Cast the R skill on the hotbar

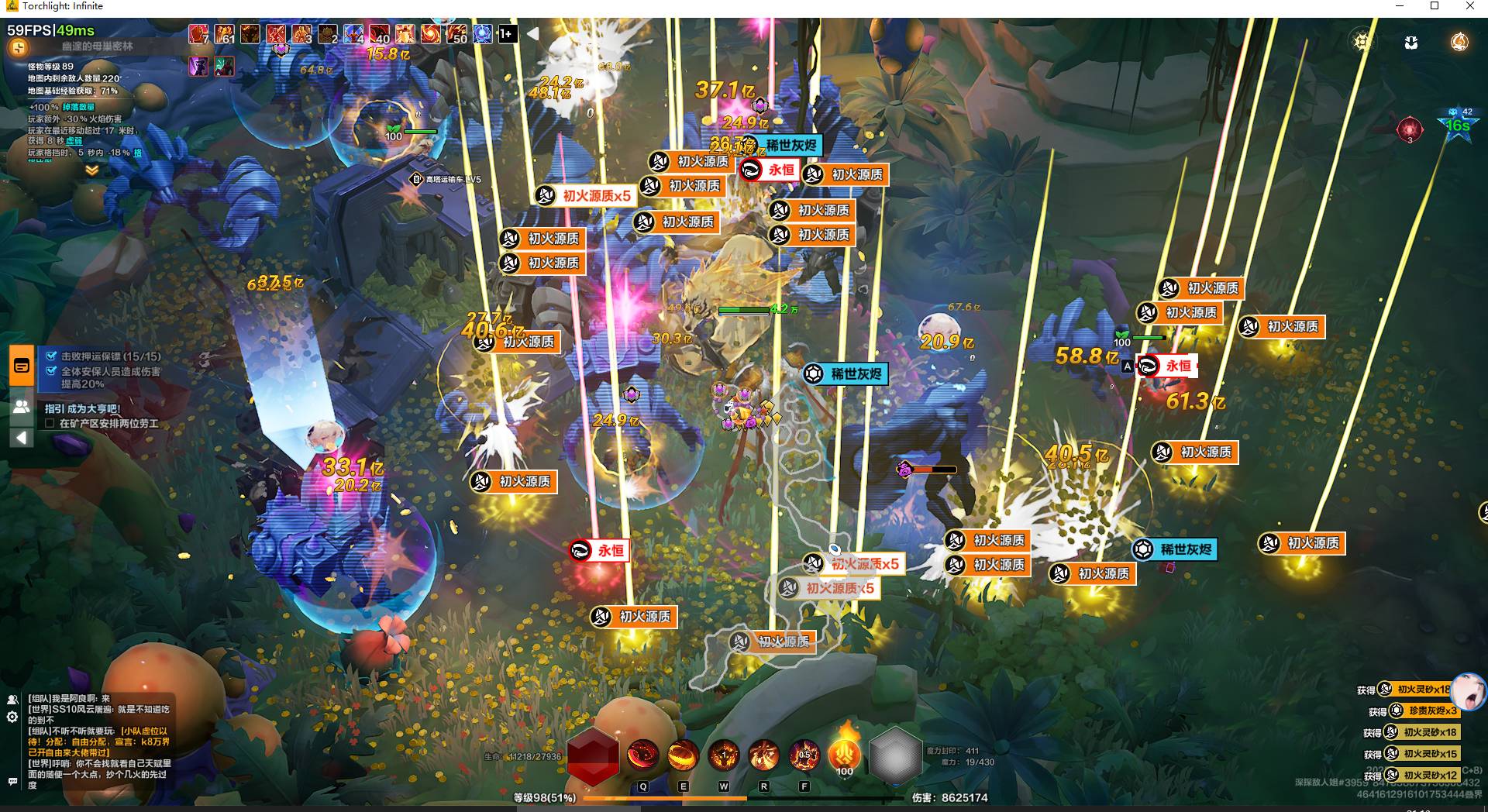click(x=763, y=755)
